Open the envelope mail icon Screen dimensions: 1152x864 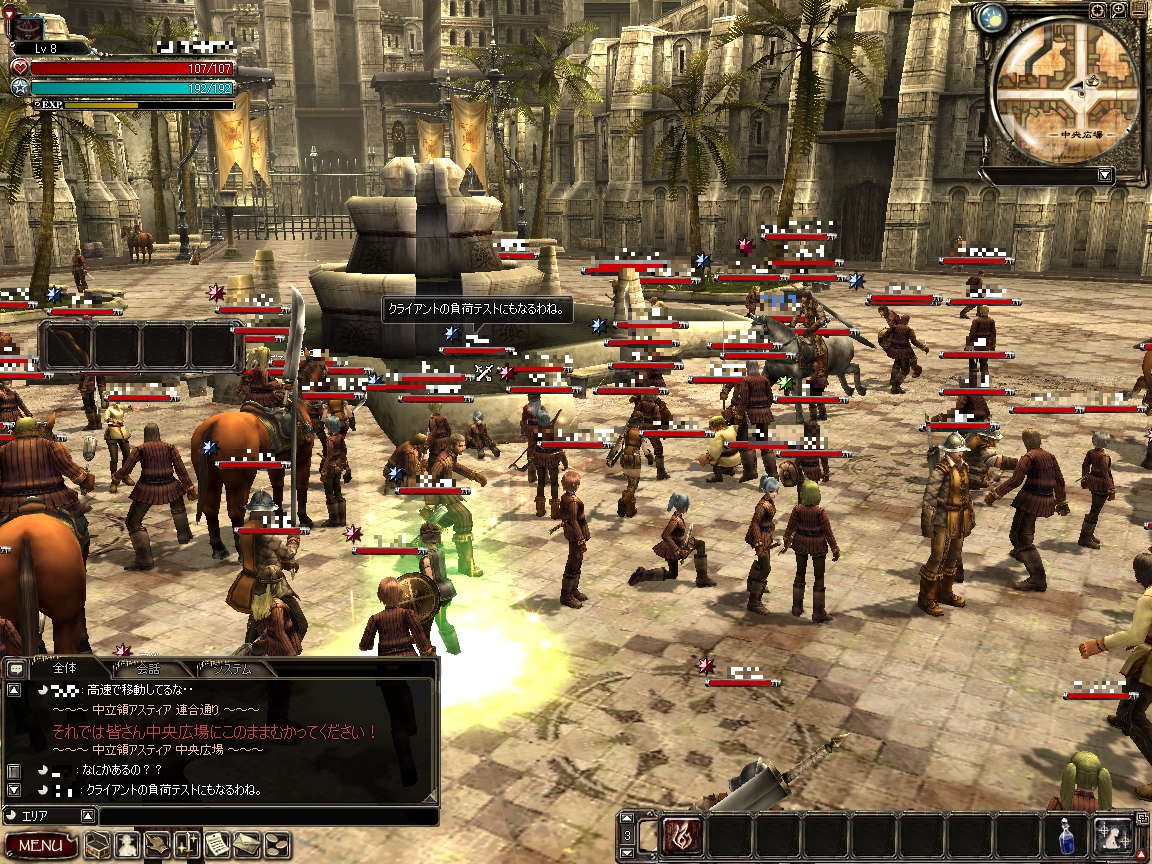point(248,845)
